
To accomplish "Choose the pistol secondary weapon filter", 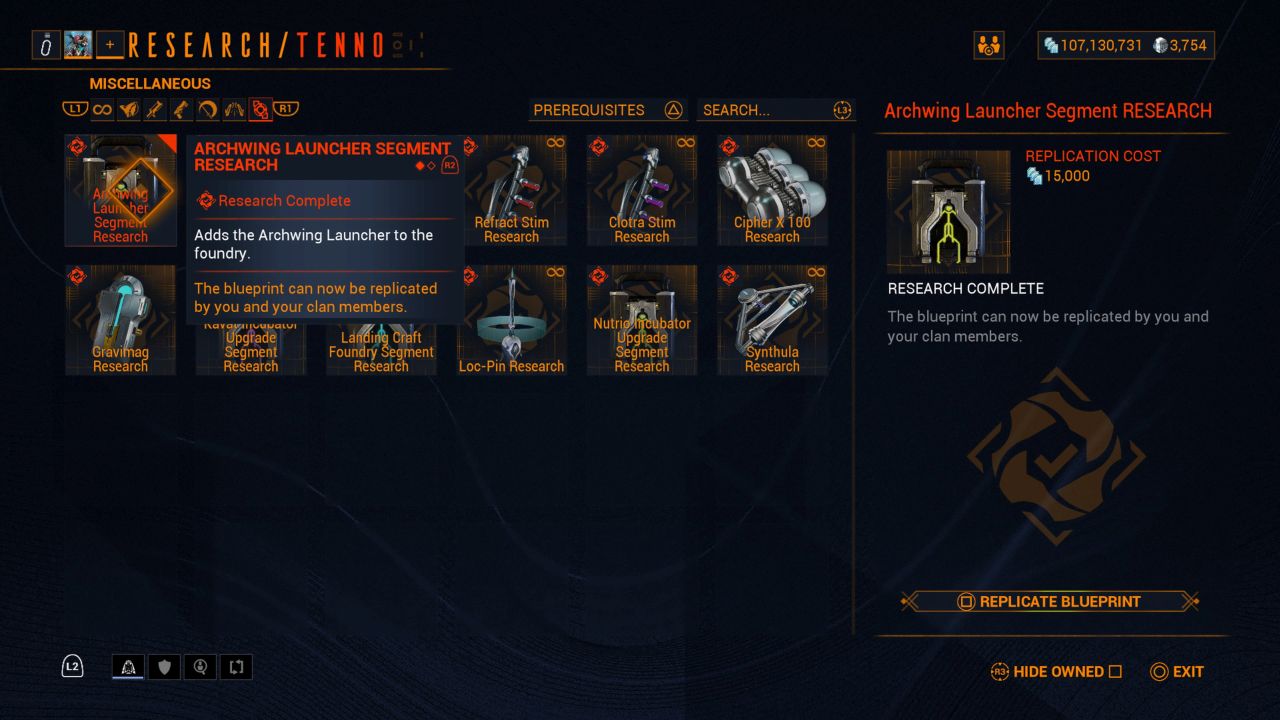I will click(x=183, y=109).
